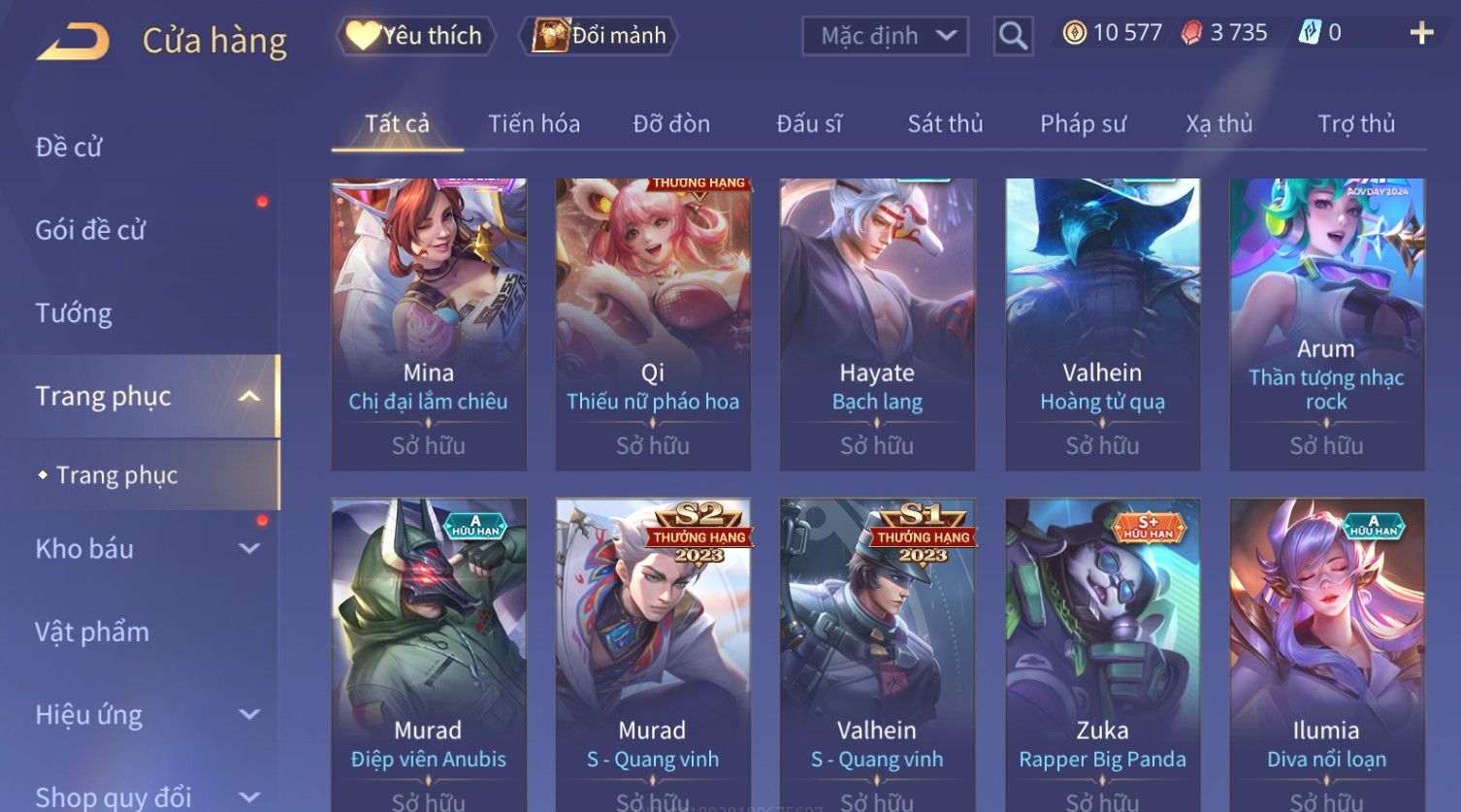Pick the Zuka Rapper Big Panda skin
The height and width of the screenshot is (812, 1461).
point(1102,650)
